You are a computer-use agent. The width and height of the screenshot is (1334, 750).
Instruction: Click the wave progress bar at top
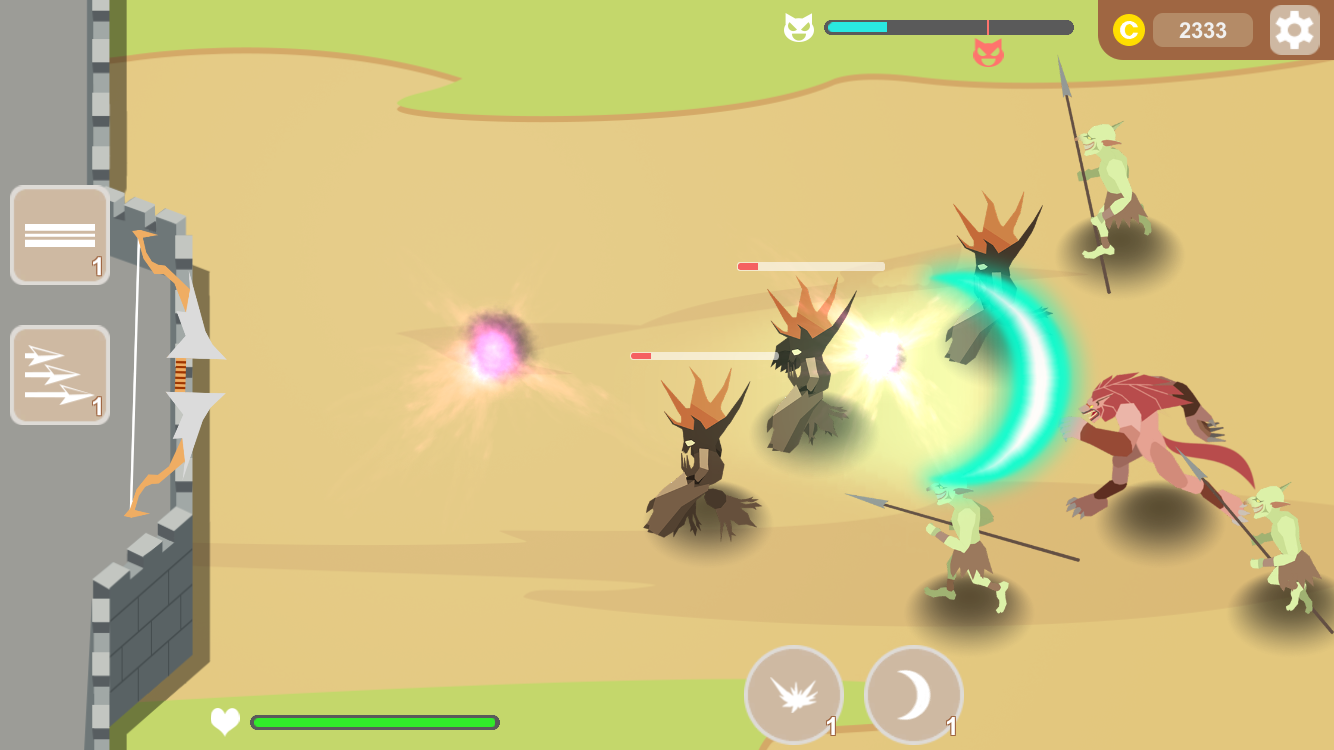pos(948,27)
